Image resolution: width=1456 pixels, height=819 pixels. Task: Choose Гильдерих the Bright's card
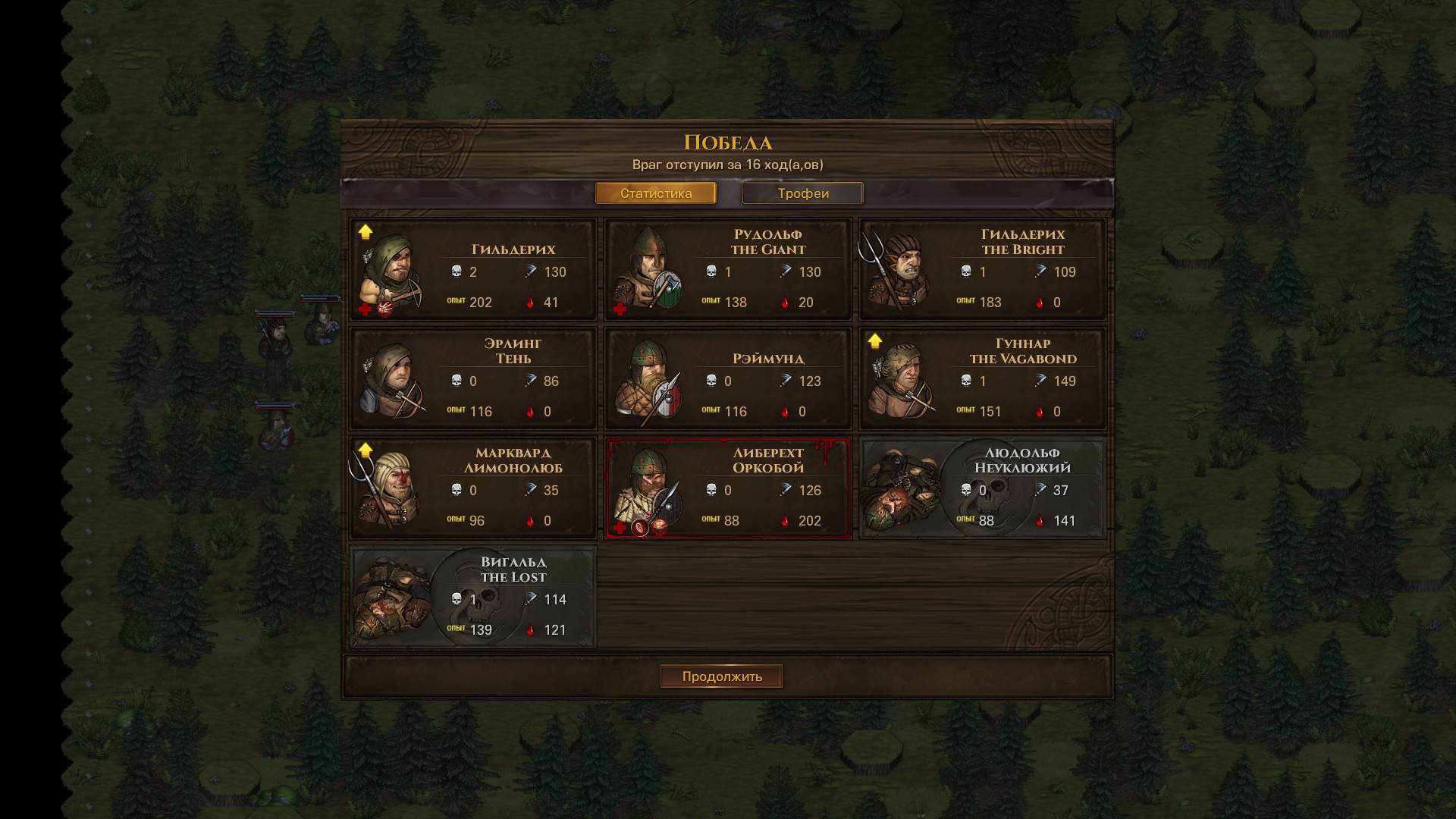983,270
